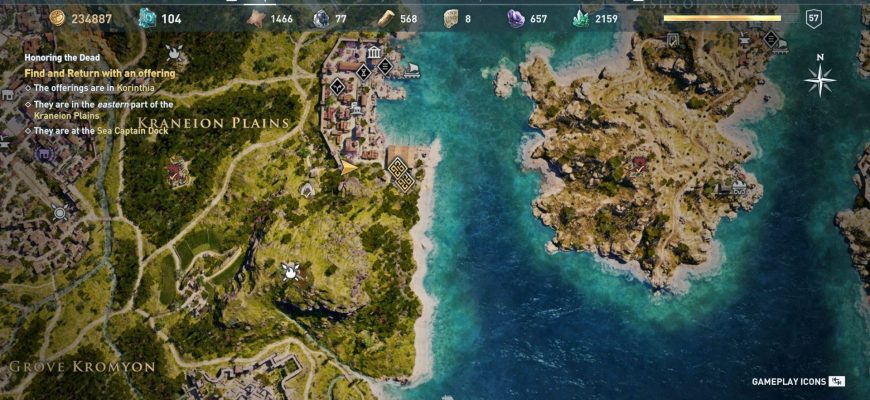The width and height of the screenshot is (870, 400).
Task: Select the campfire marker on the hill
Action: pos(291,270)
